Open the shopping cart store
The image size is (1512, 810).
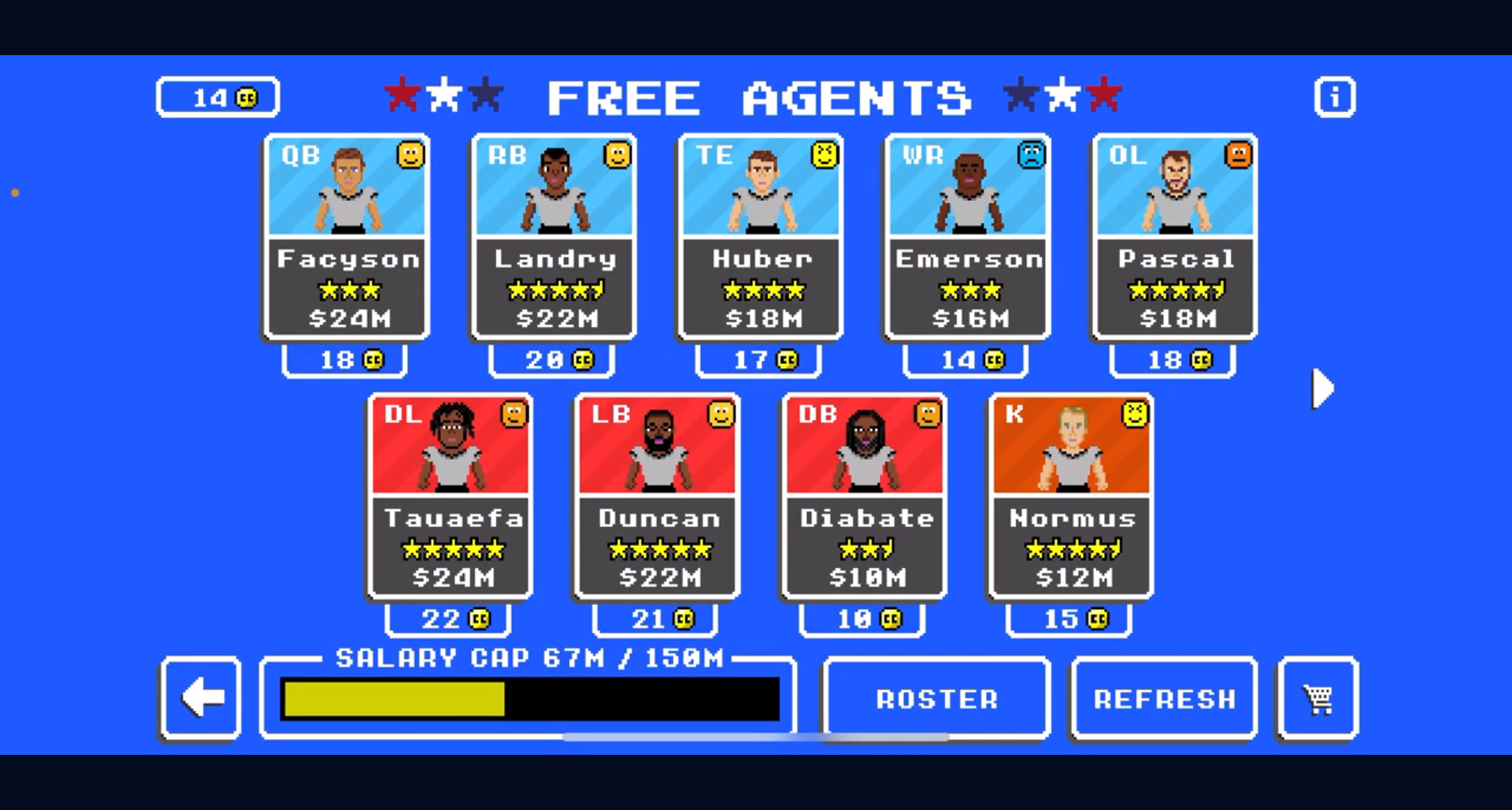click(x=1317, y=699)
